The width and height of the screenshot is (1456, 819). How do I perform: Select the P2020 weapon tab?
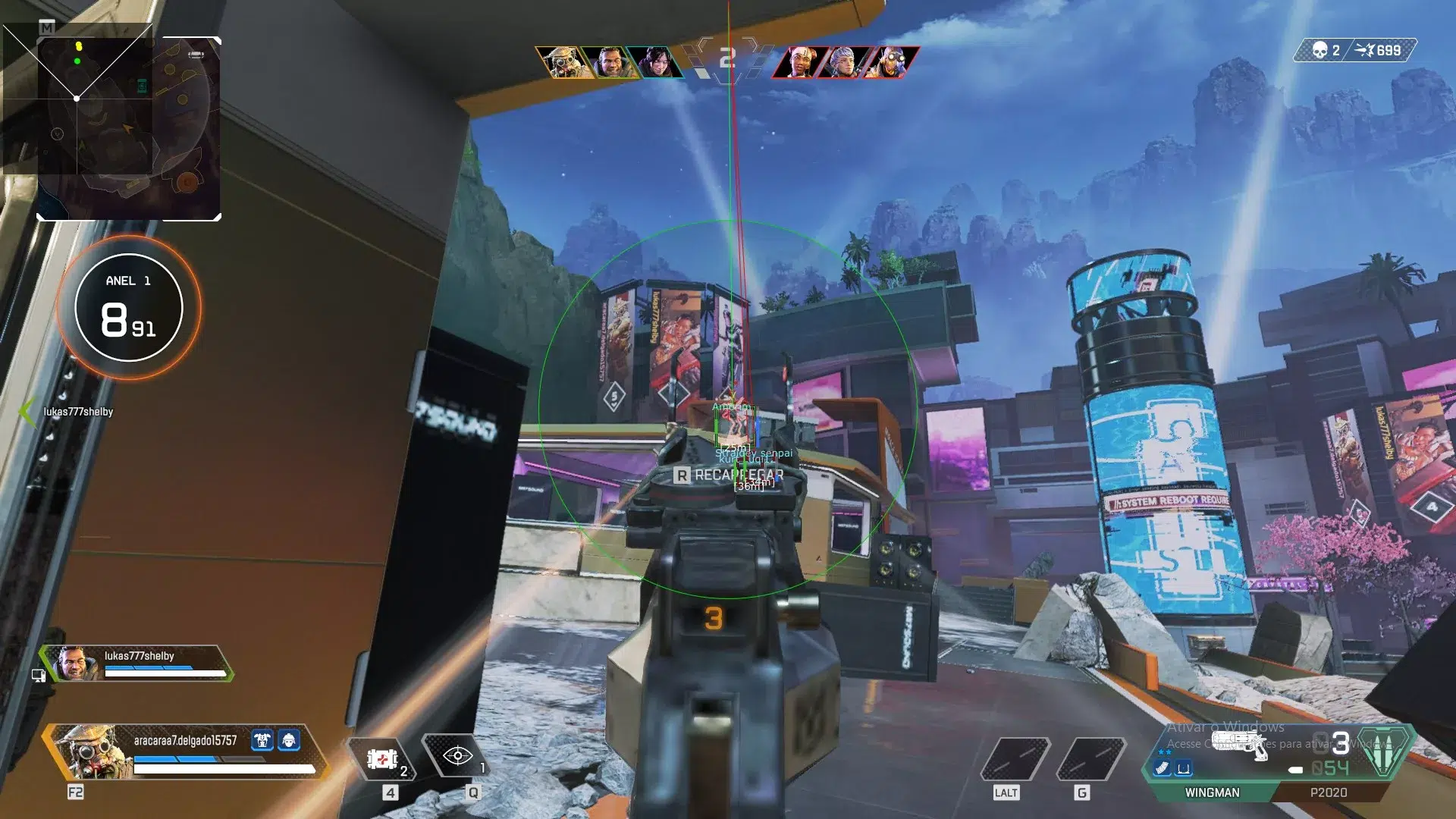1328,792
